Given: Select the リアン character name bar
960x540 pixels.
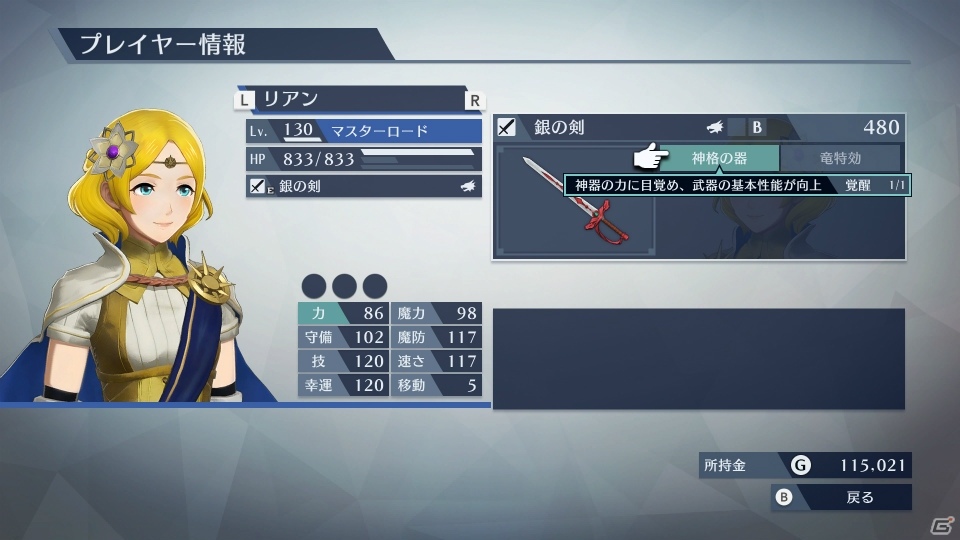Looking at the screenshot, I should point(360,99).
